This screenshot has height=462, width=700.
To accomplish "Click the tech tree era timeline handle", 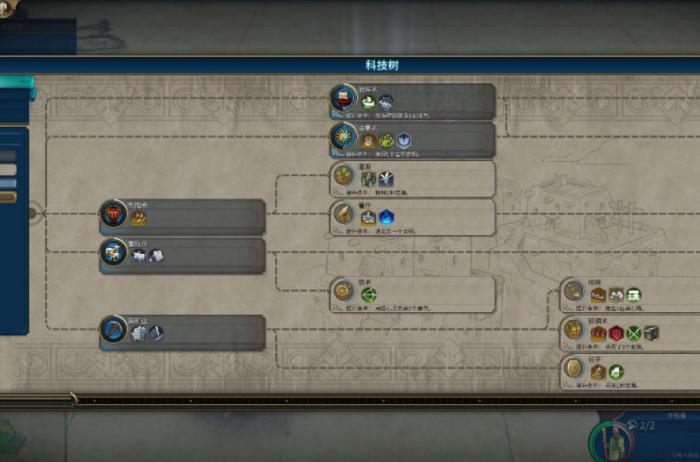I will coord(72,400).
